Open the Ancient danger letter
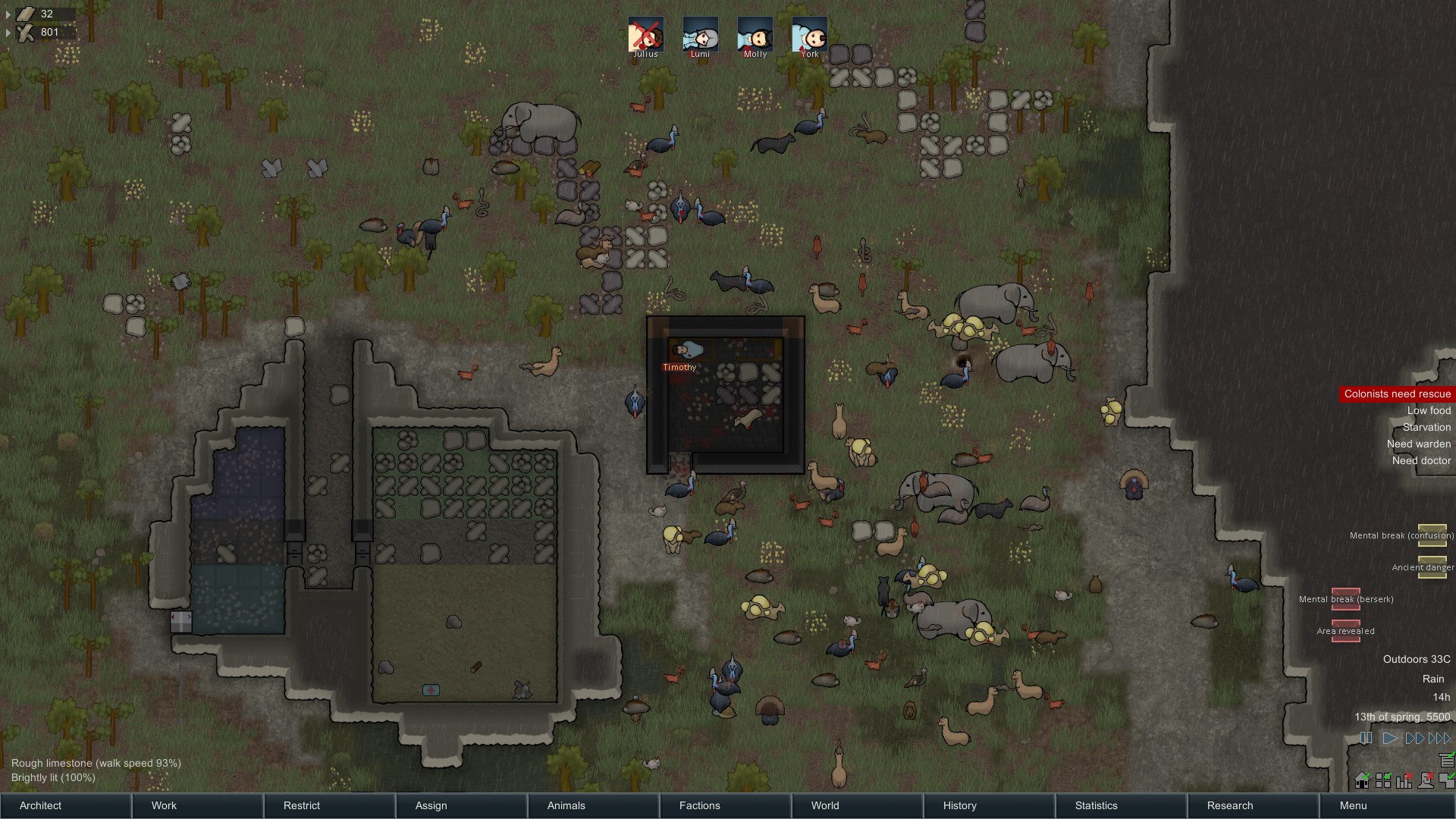The width and height of the screenshot is (1456, 819). [1432, 566]
